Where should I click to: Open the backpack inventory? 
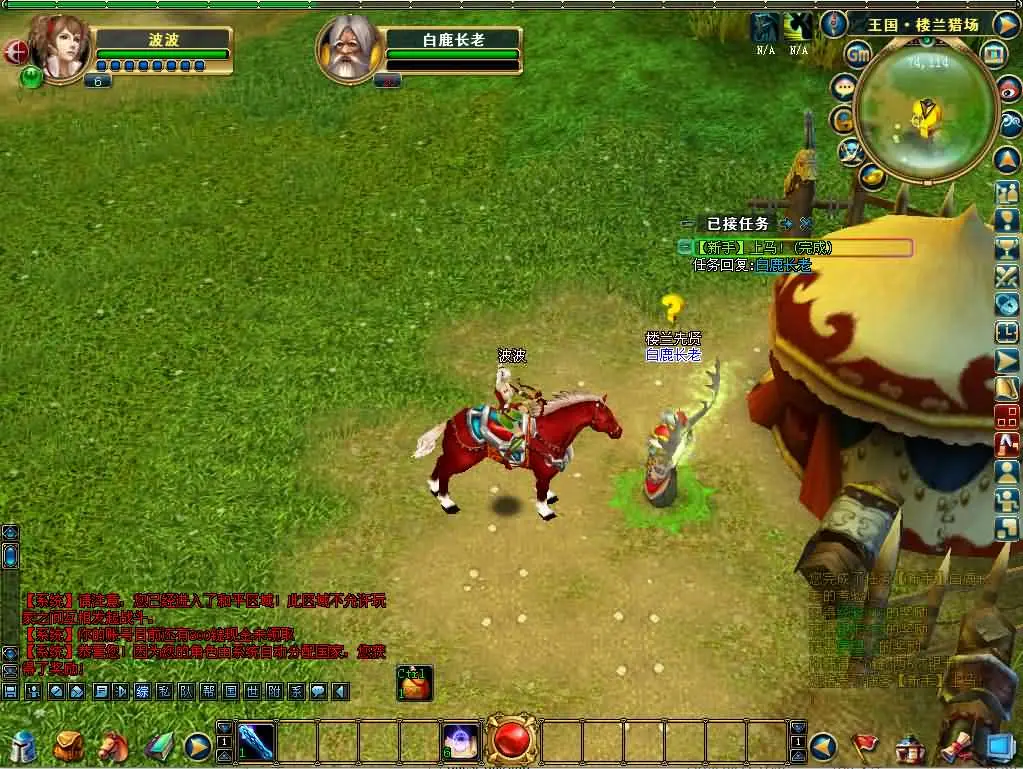click(x=69, y=746)
